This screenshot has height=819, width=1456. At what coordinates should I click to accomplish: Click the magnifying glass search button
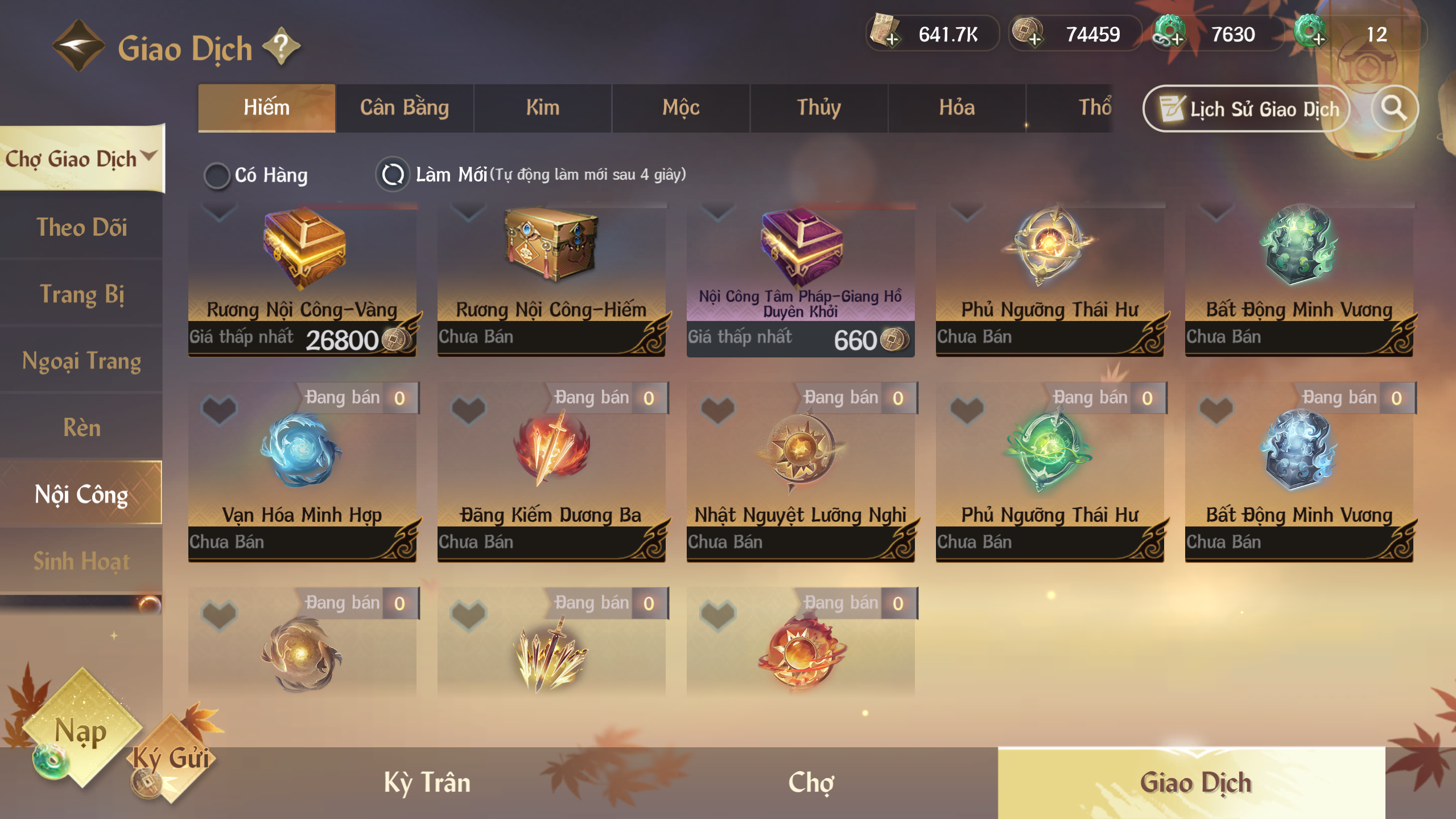(x=1394, y=108)
